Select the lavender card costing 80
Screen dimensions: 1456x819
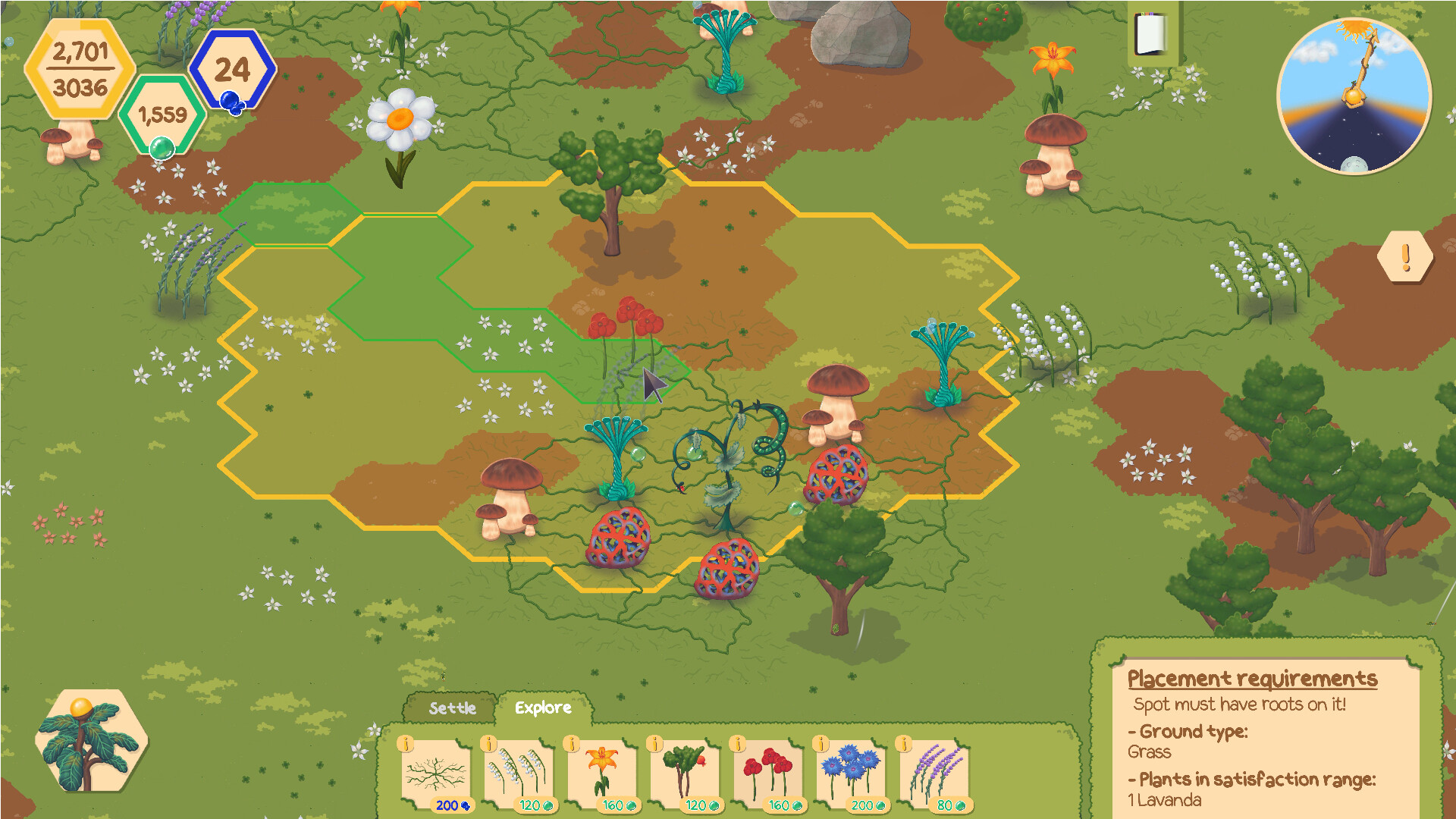pos(934,773)
